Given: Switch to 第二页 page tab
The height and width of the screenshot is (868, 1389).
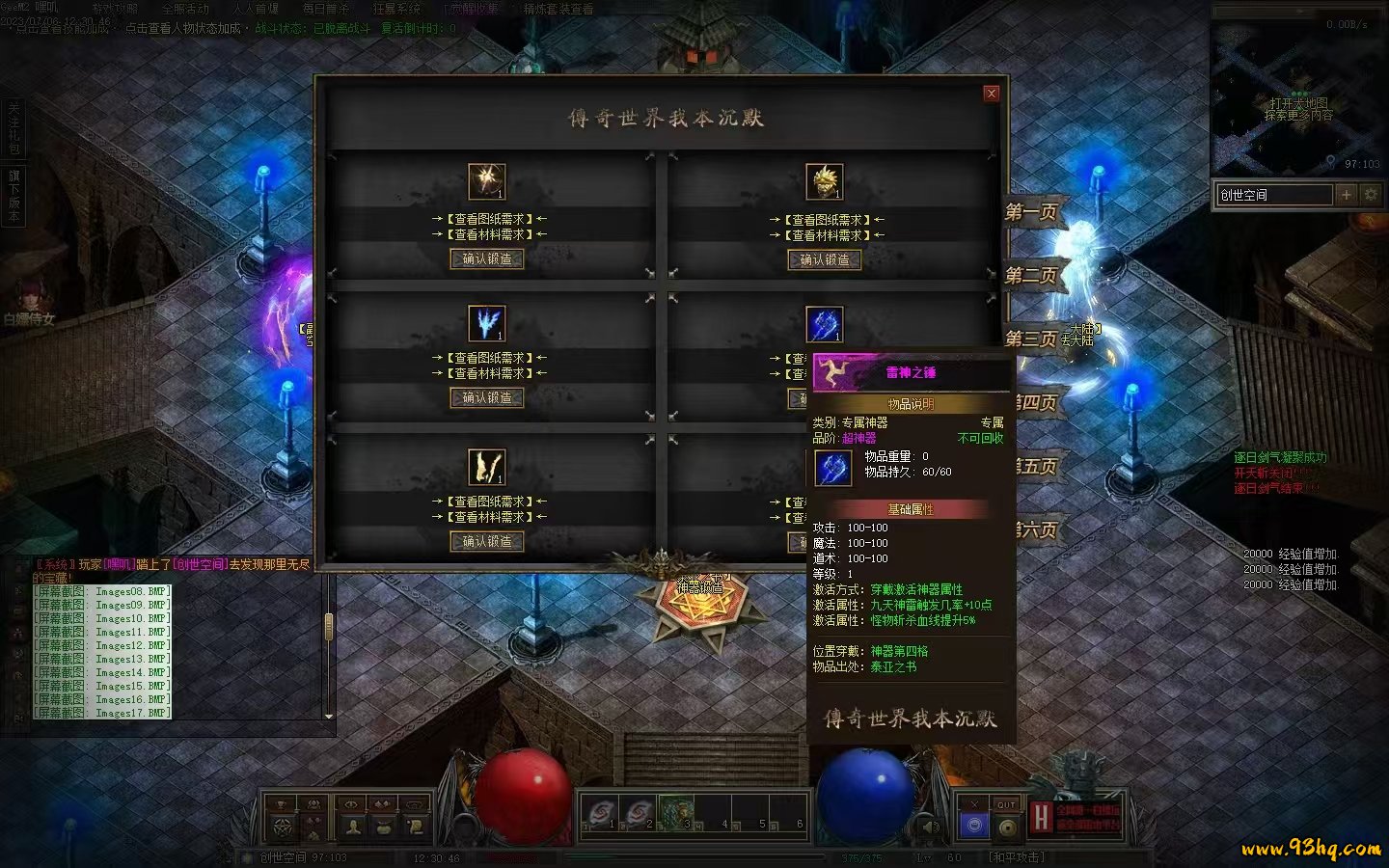Looking at the screenshot, I should tap(1031, 276).
